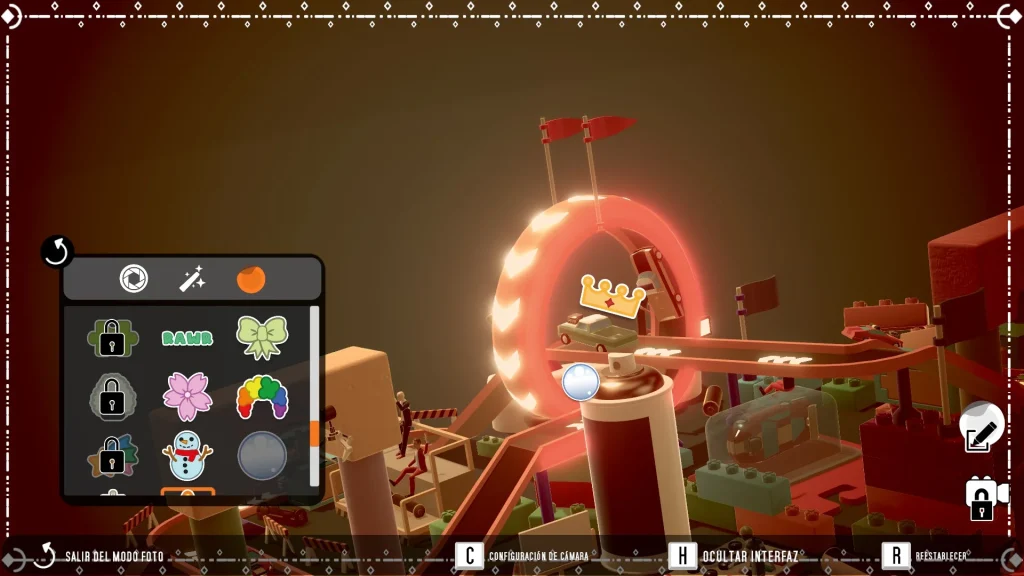Choose the rainbow clown wig sticker

tap(262, 397)
